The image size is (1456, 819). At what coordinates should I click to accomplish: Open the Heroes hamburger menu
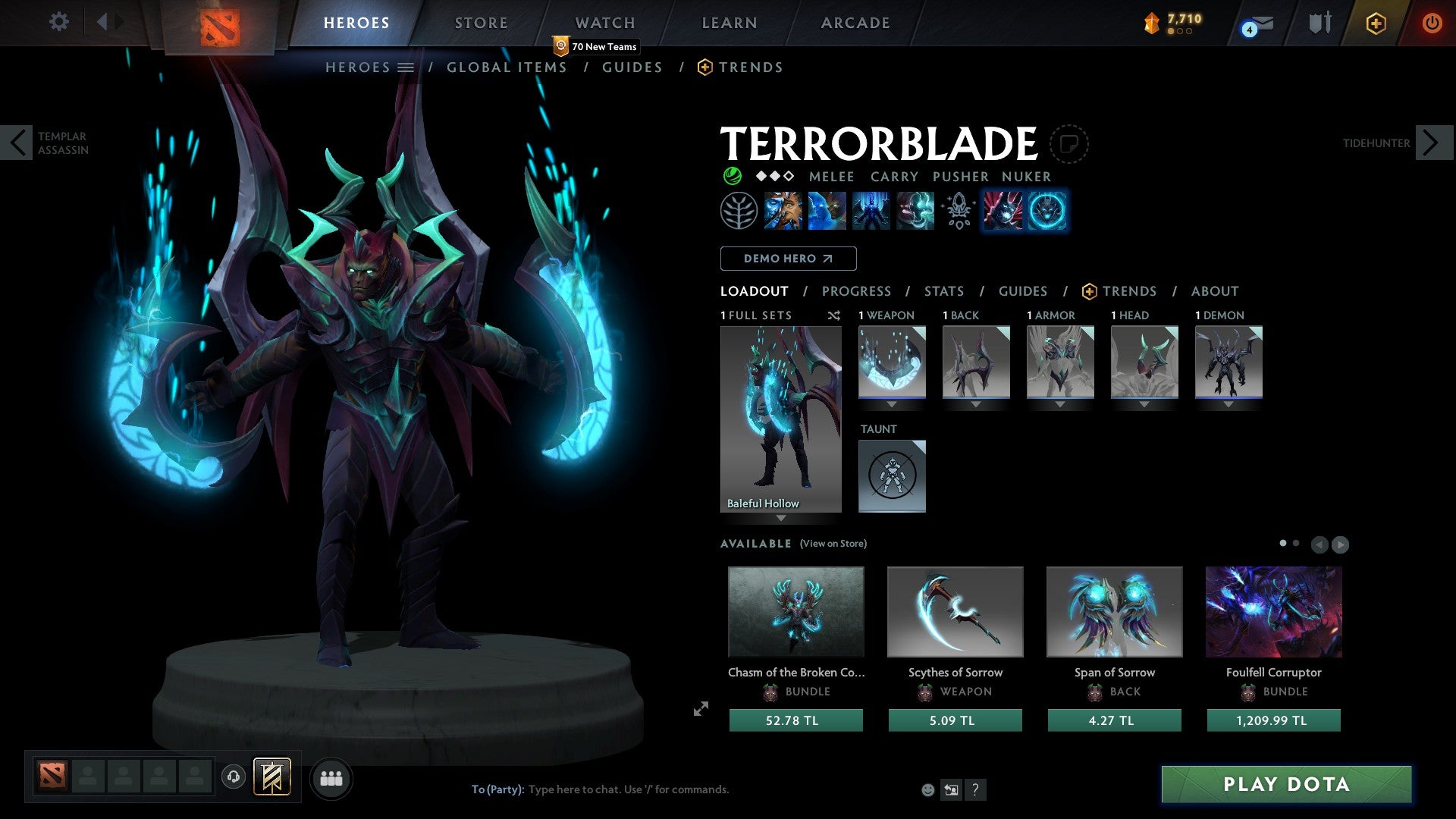tap(406, 67)
